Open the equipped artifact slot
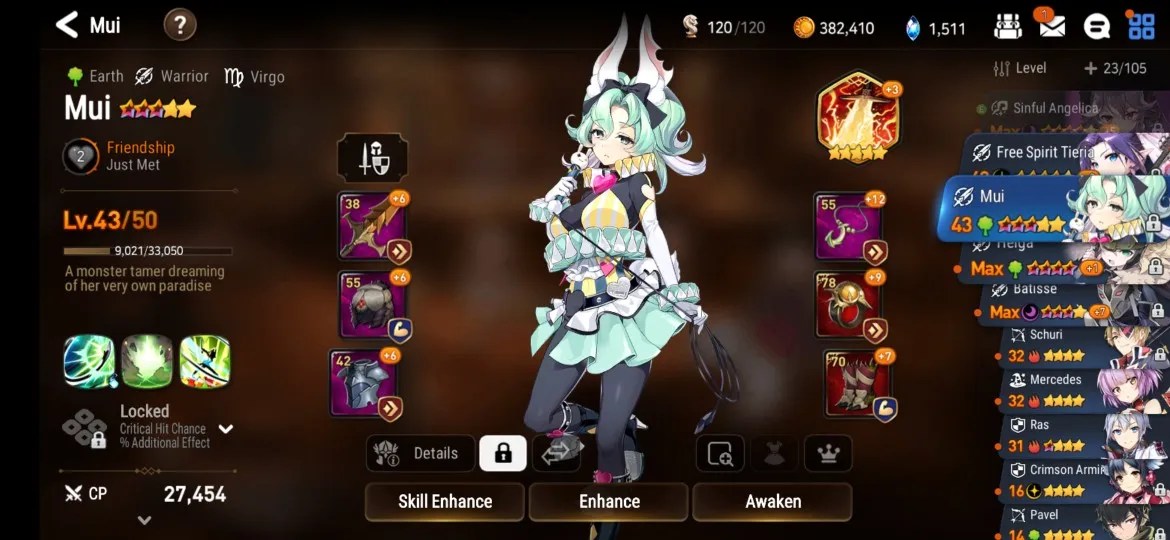This screenshot has height=540, width=1170. (x=857, y=117)
